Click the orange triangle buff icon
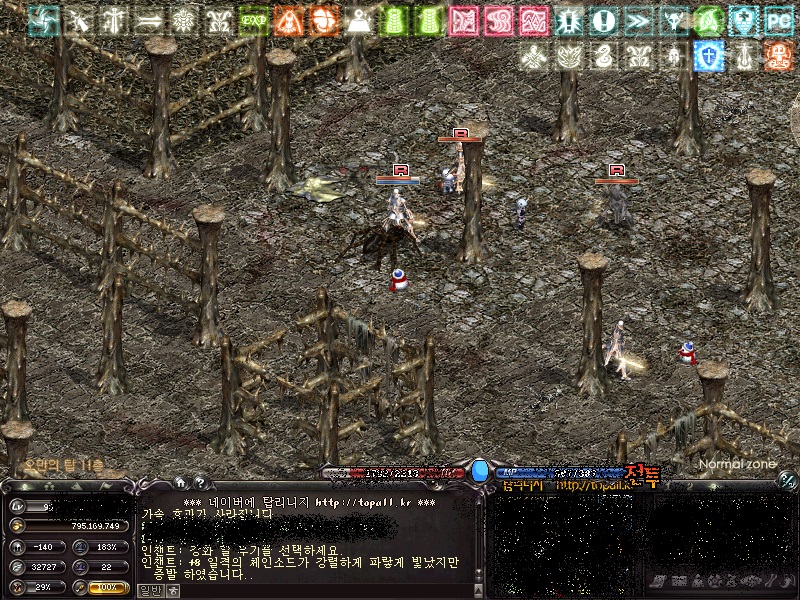This screenshot has height=600, width=800. point(289,20)
